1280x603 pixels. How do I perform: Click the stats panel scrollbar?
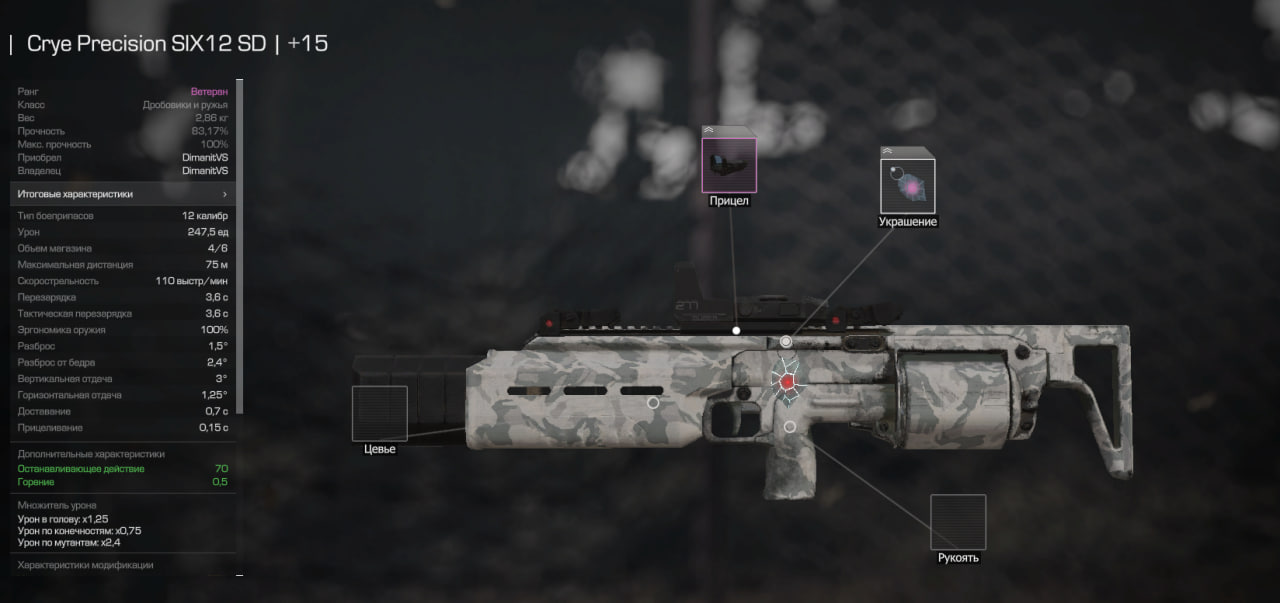coord(239,260)
